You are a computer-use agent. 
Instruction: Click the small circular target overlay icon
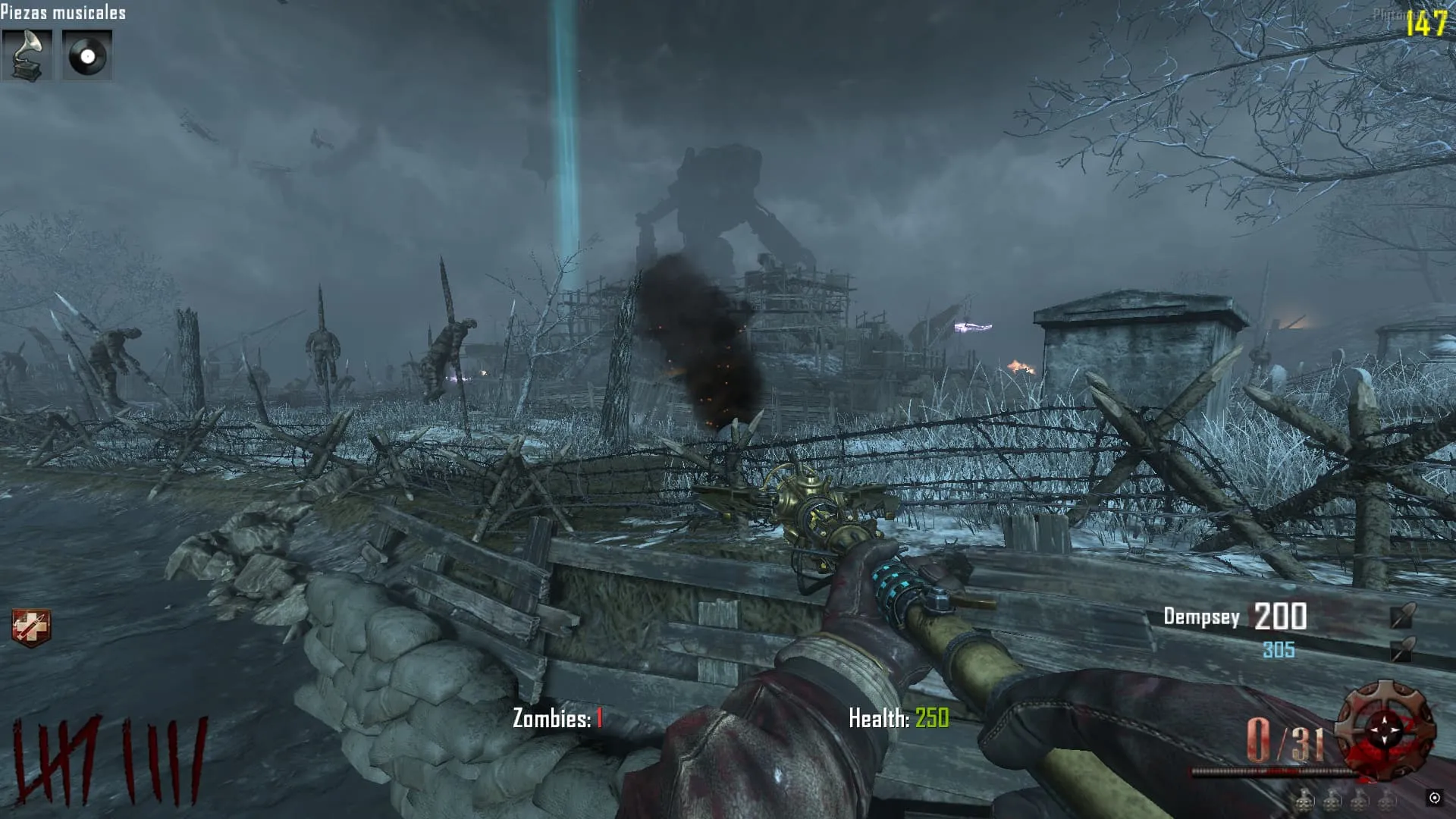pos(1434,798)
